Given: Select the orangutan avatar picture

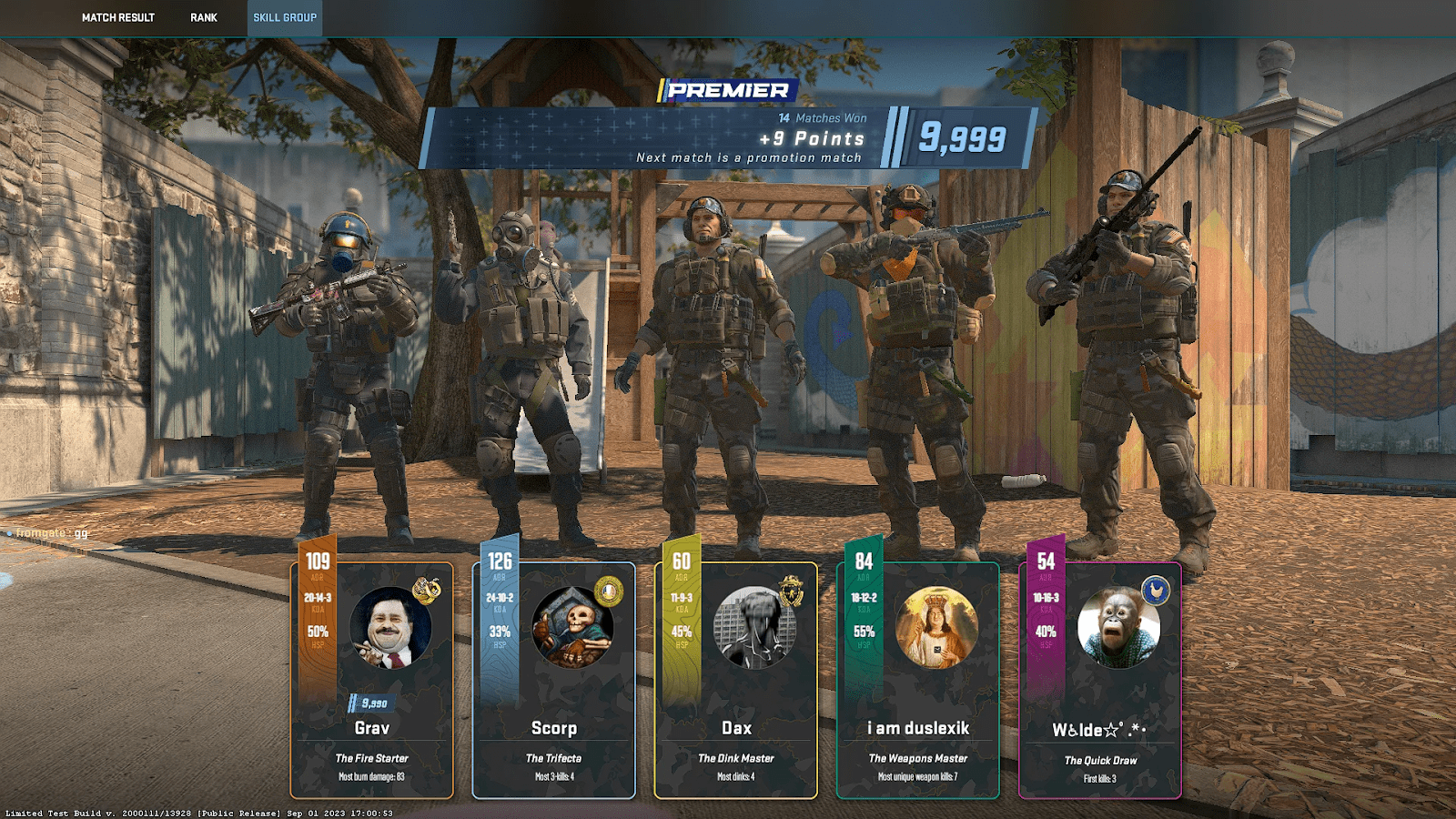Looking at the screenshot, I should [x=1118, y=628].
